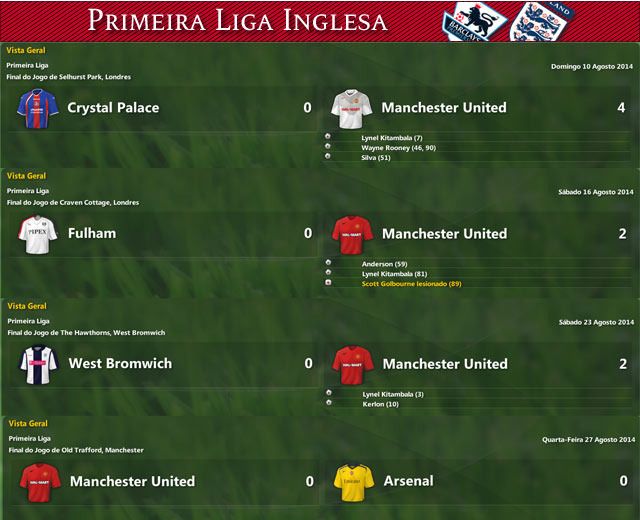Choose the Kerlon (10) goal entry
The width and height of the screenshot is (640, 520).
380,404
